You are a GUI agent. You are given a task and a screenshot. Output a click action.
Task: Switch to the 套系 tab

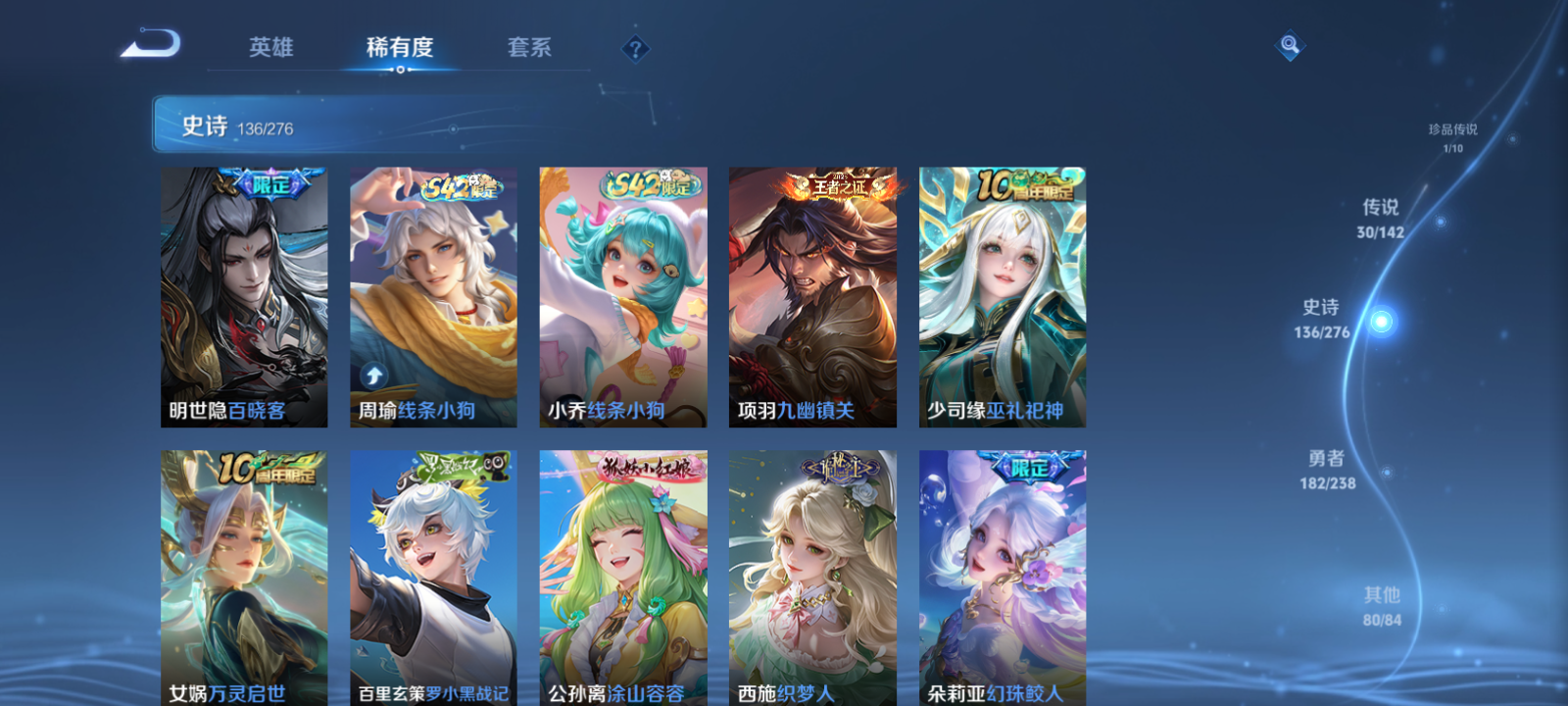coord(526,47)
